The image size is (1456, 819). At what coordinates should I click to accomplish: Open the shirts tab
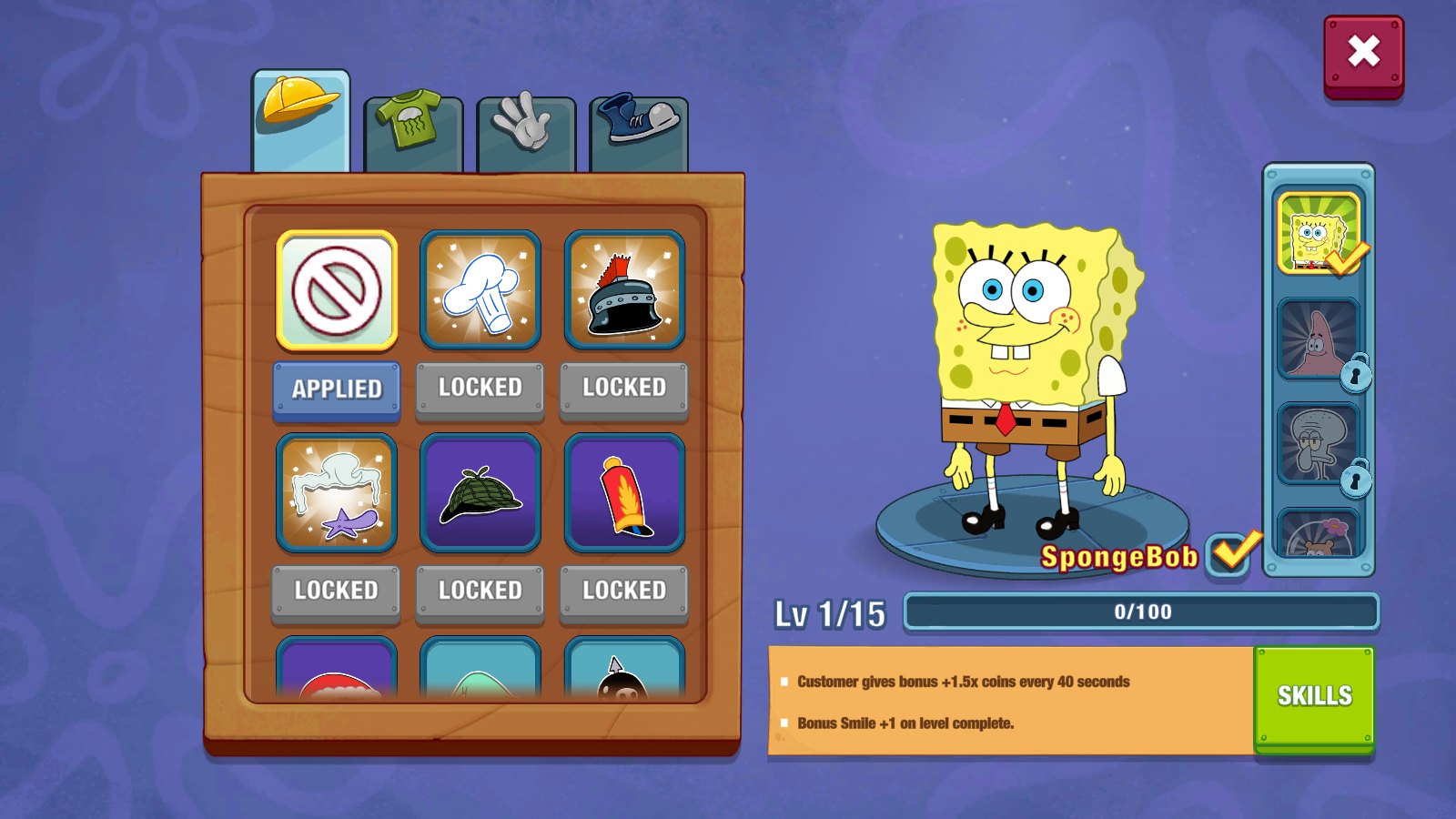click(x=413, y=133)
